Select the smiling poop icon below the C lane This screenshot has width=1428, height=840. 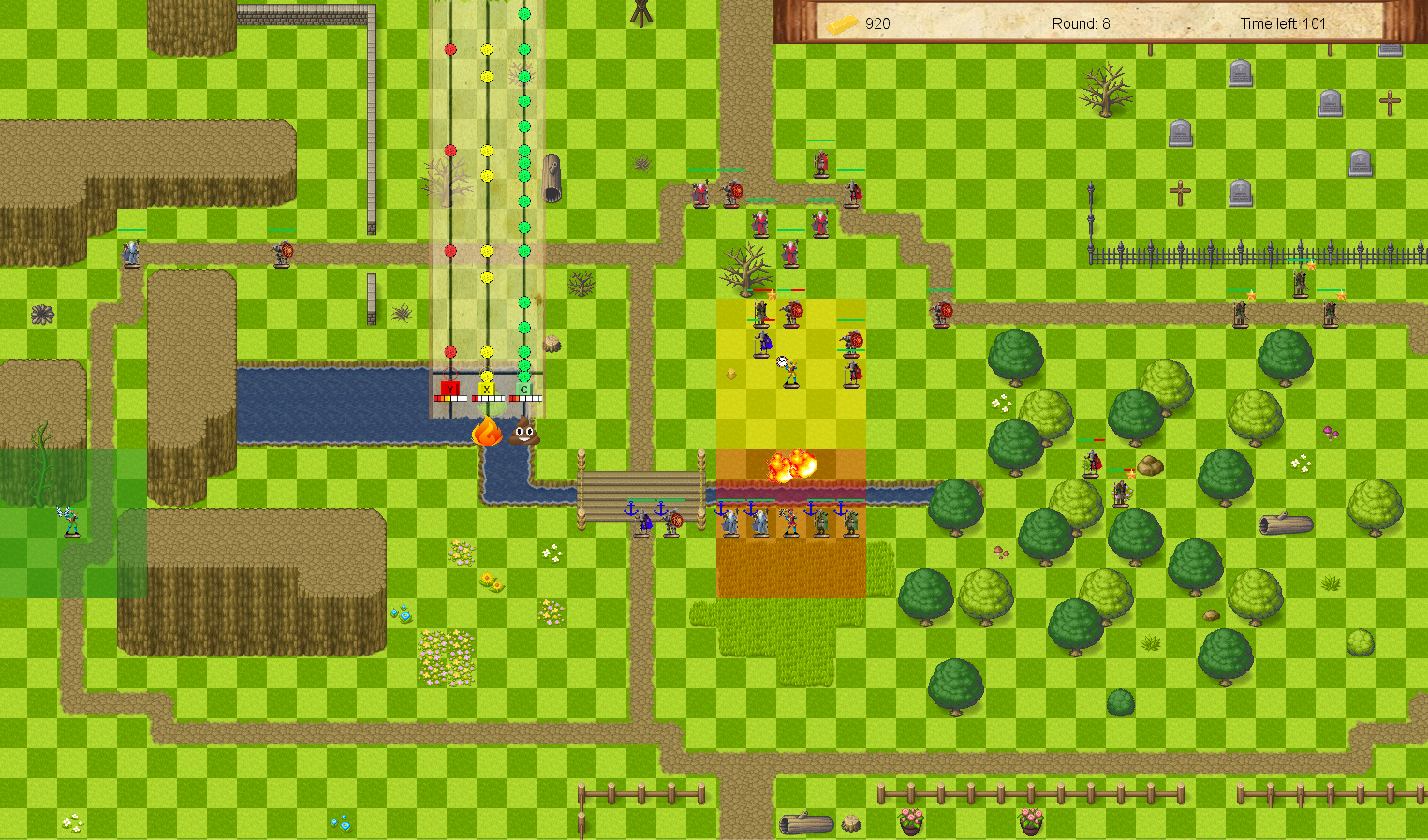pos(523,432)
